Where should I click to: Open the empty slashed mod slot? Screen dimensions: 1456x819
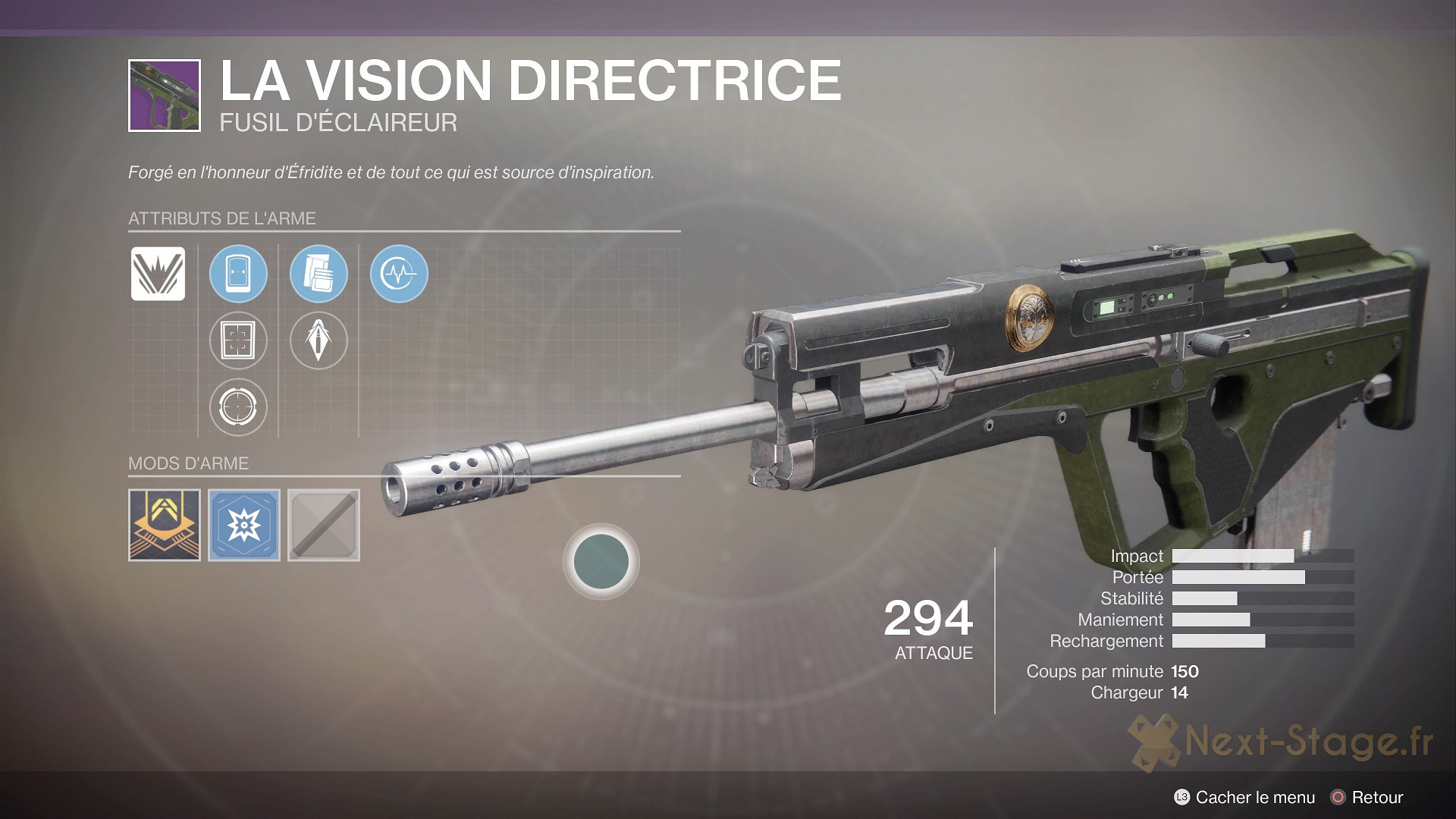tap(324, 525)
